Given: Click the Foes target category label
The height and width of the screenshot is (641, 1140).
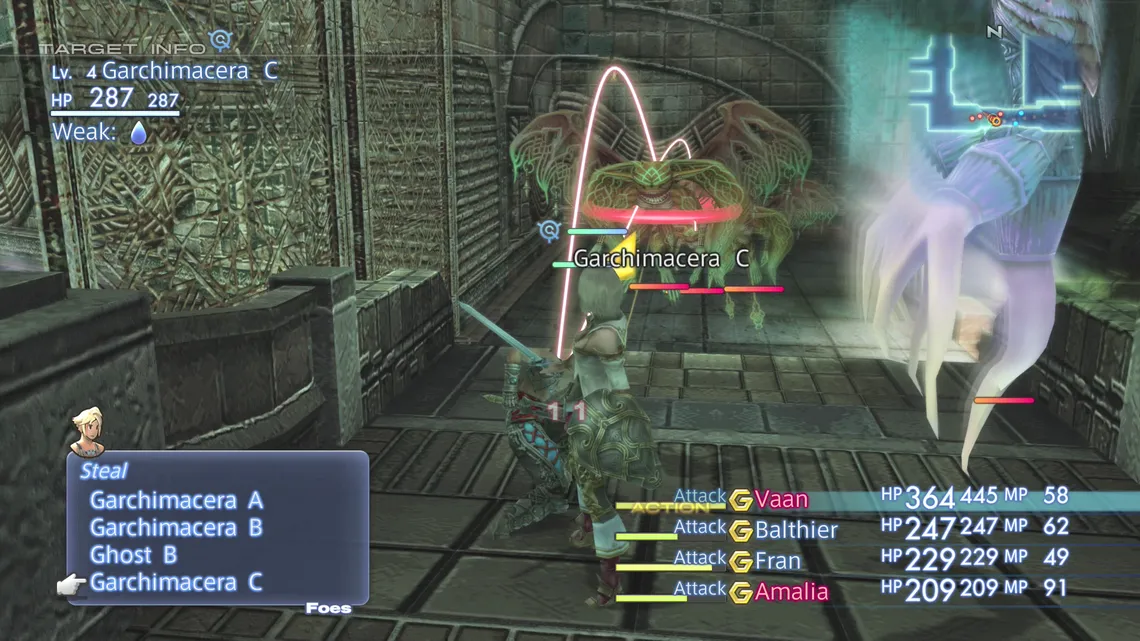Looking at the screenshot, I should pyautogui.click(x=328, y=607).
